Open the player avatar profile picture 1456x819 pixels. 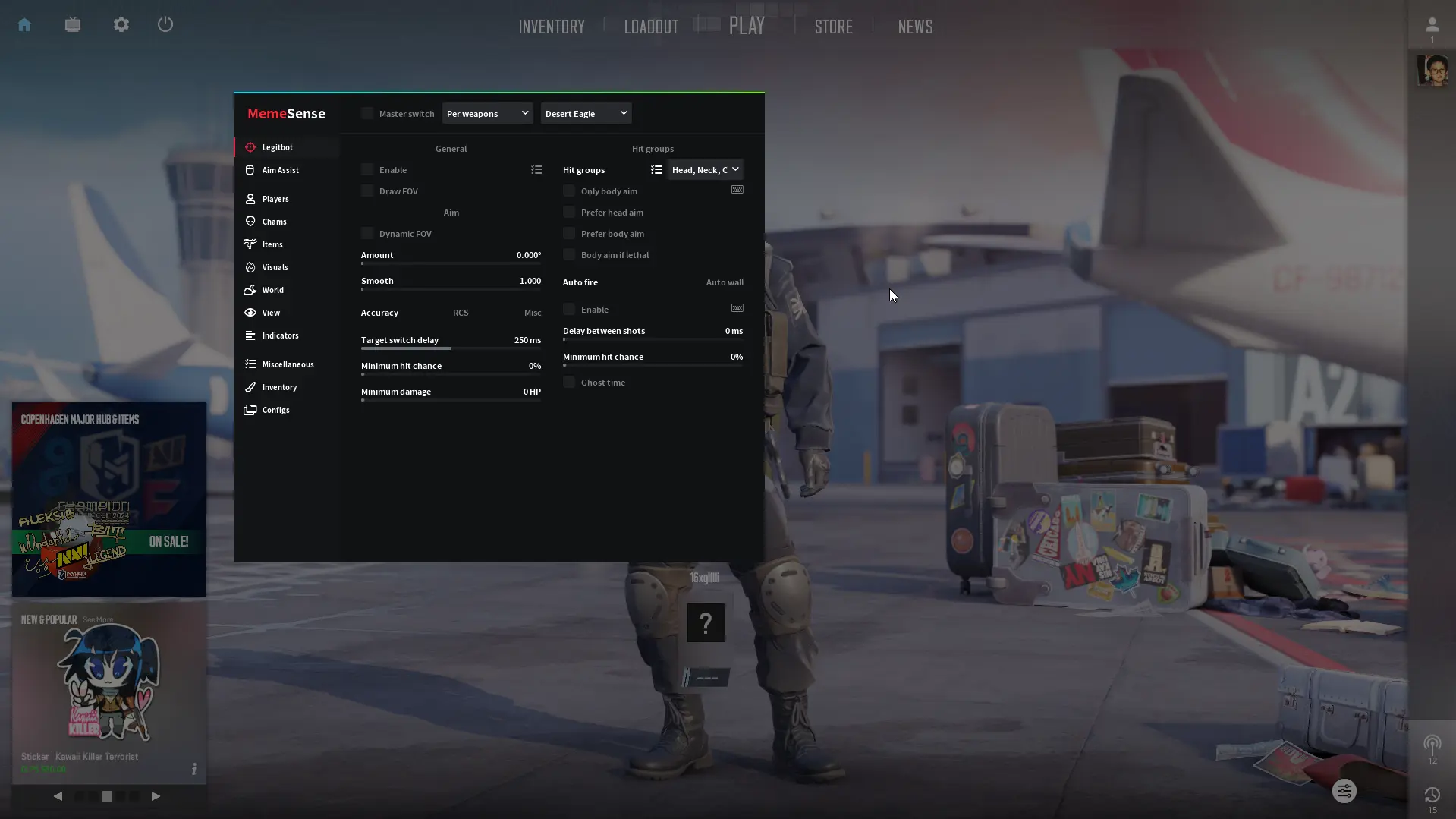coord(1432,71)
